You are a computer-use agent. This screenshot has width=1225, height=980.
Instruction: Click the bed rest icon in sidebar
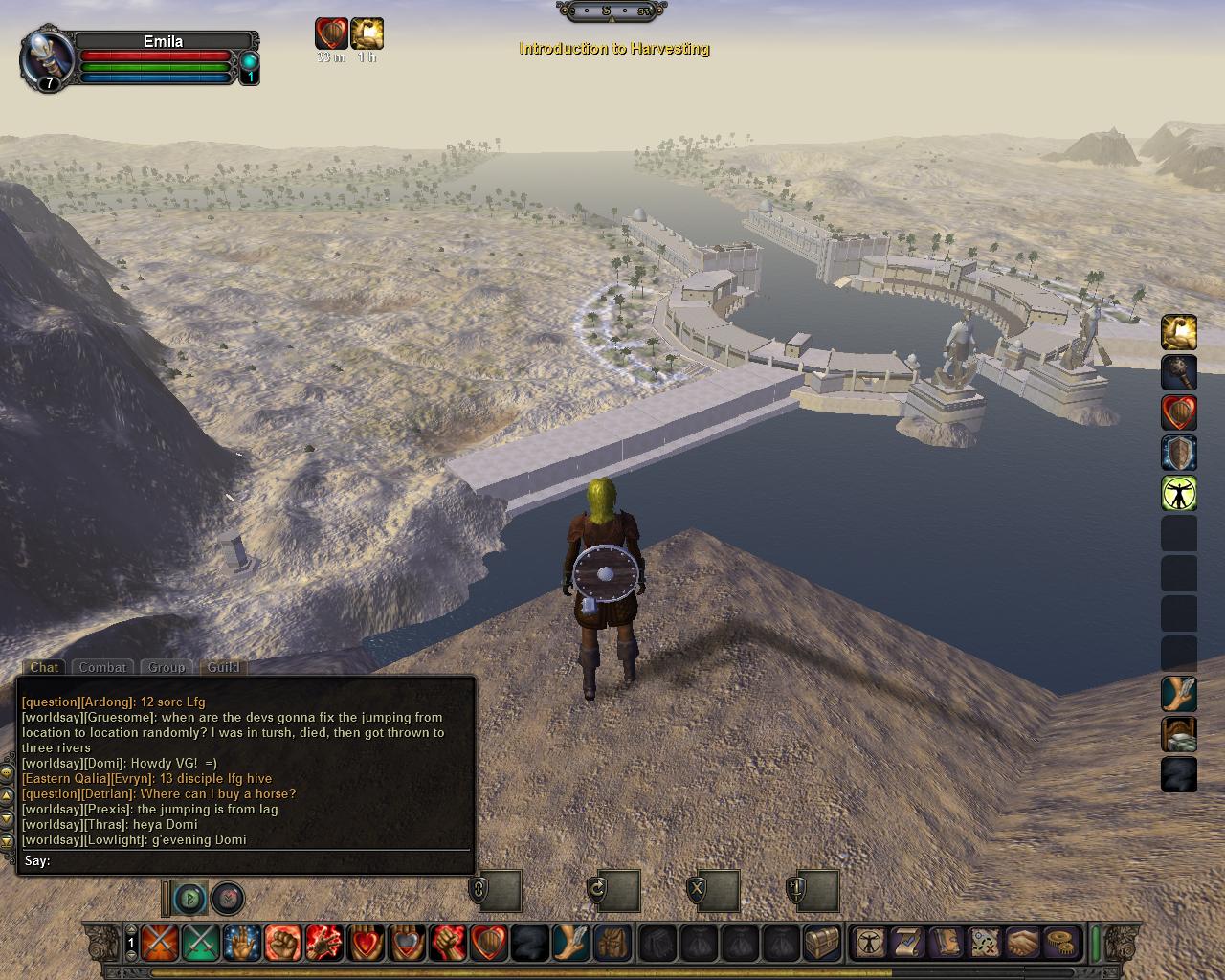click(1179, 735)
